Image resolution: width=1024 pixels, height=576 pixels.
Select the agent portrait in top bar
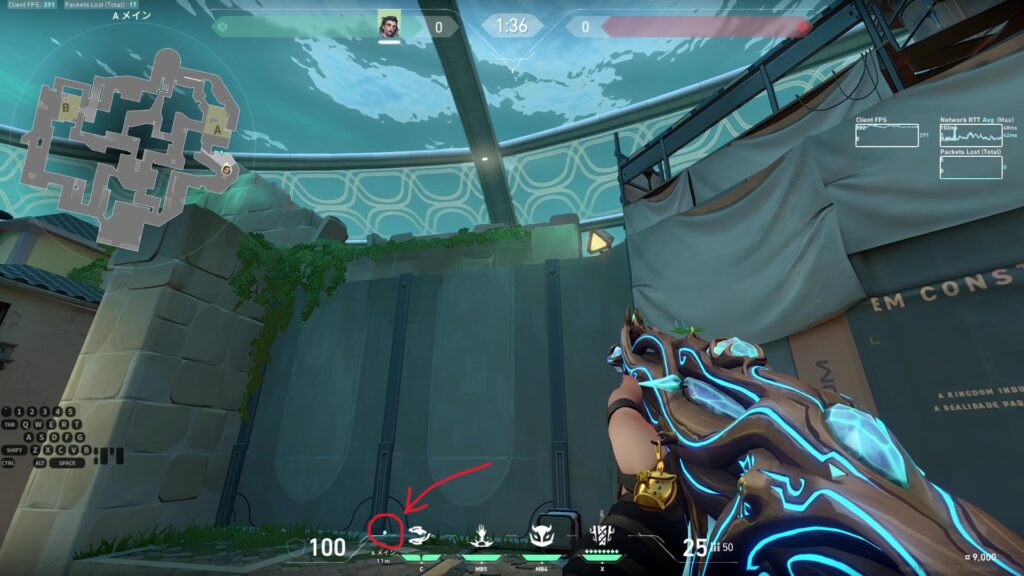click(389, 26)
